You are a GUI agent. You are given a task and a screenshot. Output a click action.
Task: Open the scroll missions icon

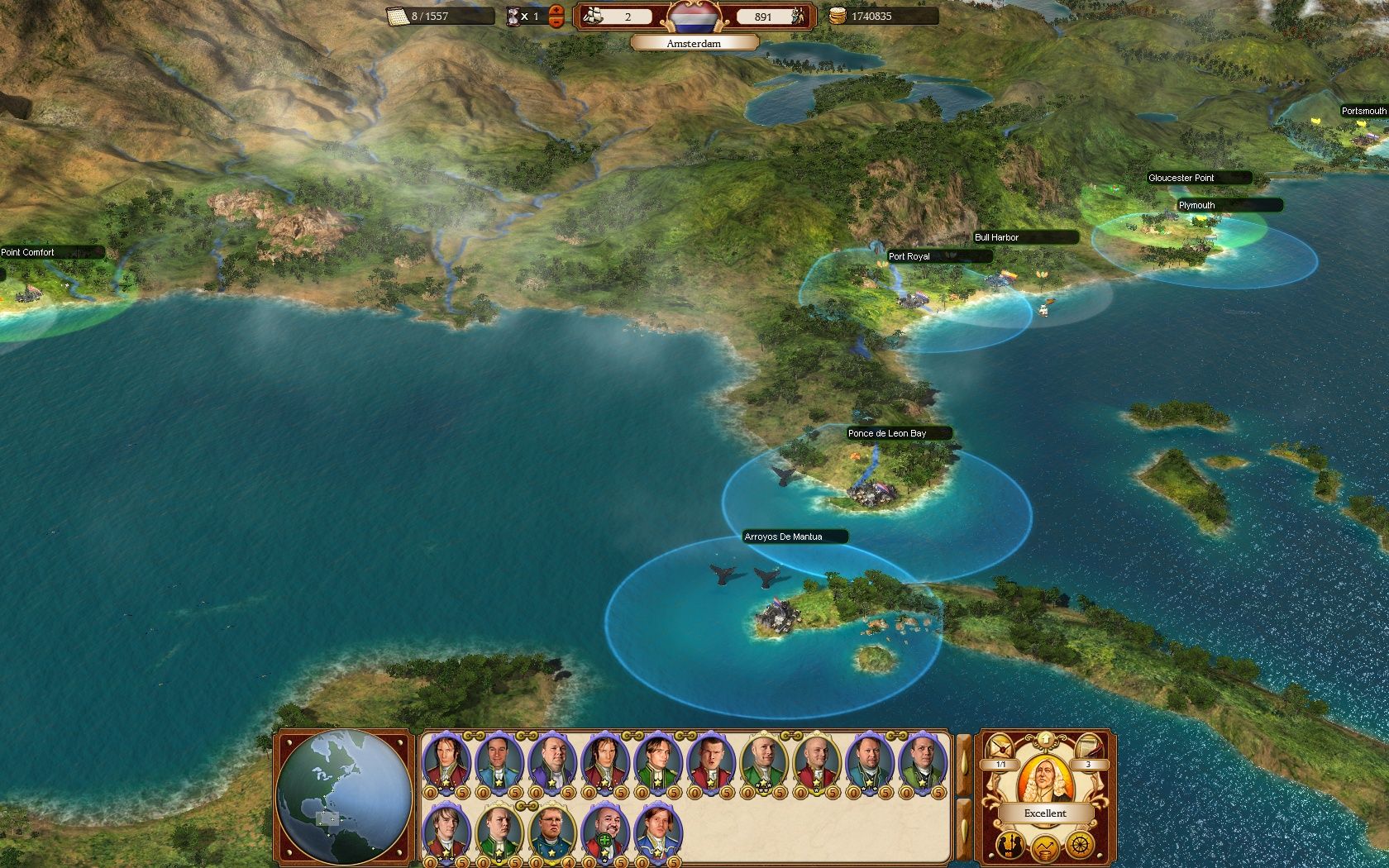click(x=1089, y=746)
